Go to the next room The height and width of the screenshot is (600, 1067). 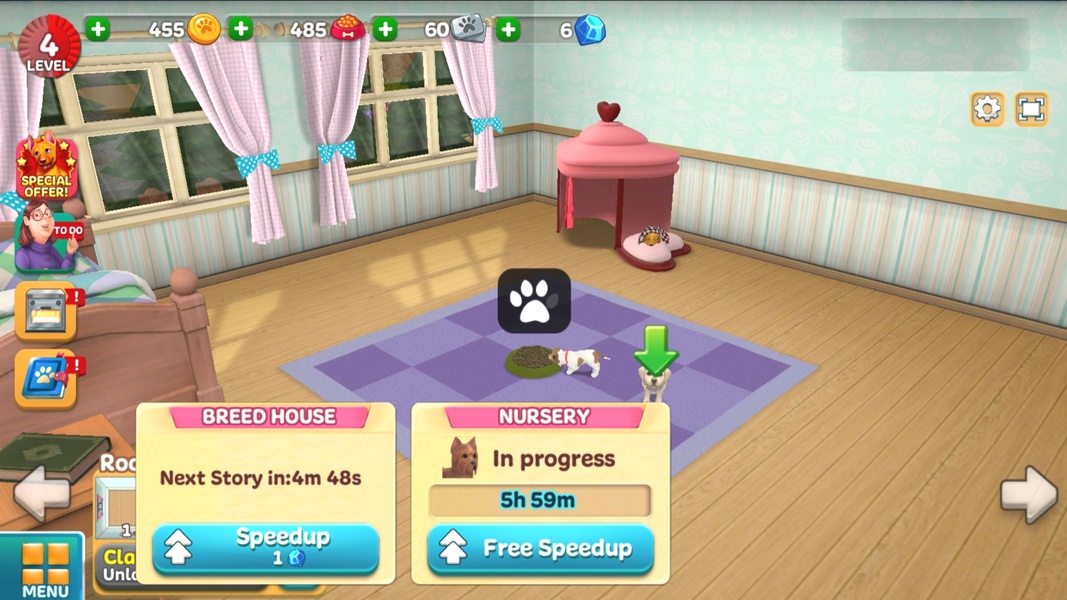click(1028, 494)
